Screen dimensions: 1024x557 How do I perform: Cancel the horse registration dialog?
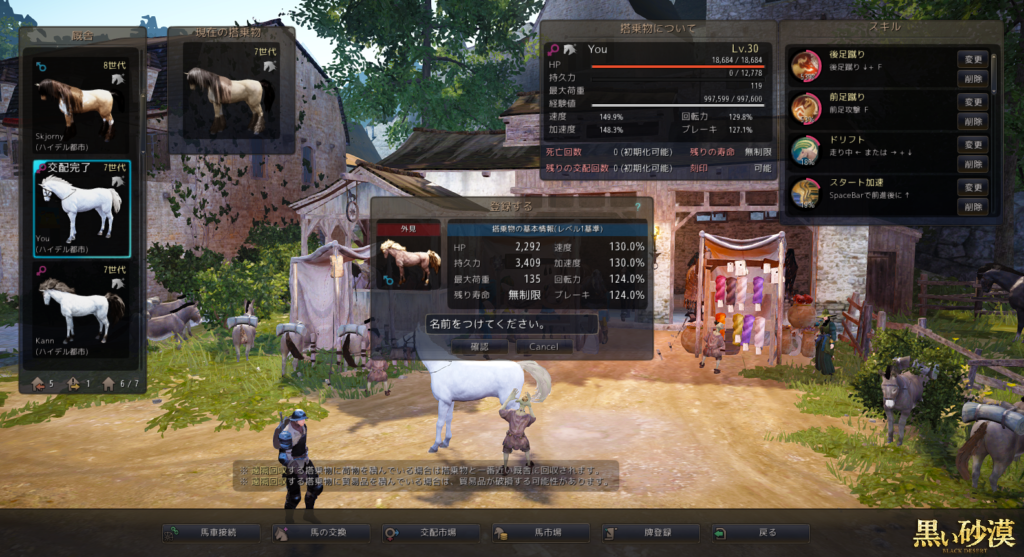pos(544,346)
